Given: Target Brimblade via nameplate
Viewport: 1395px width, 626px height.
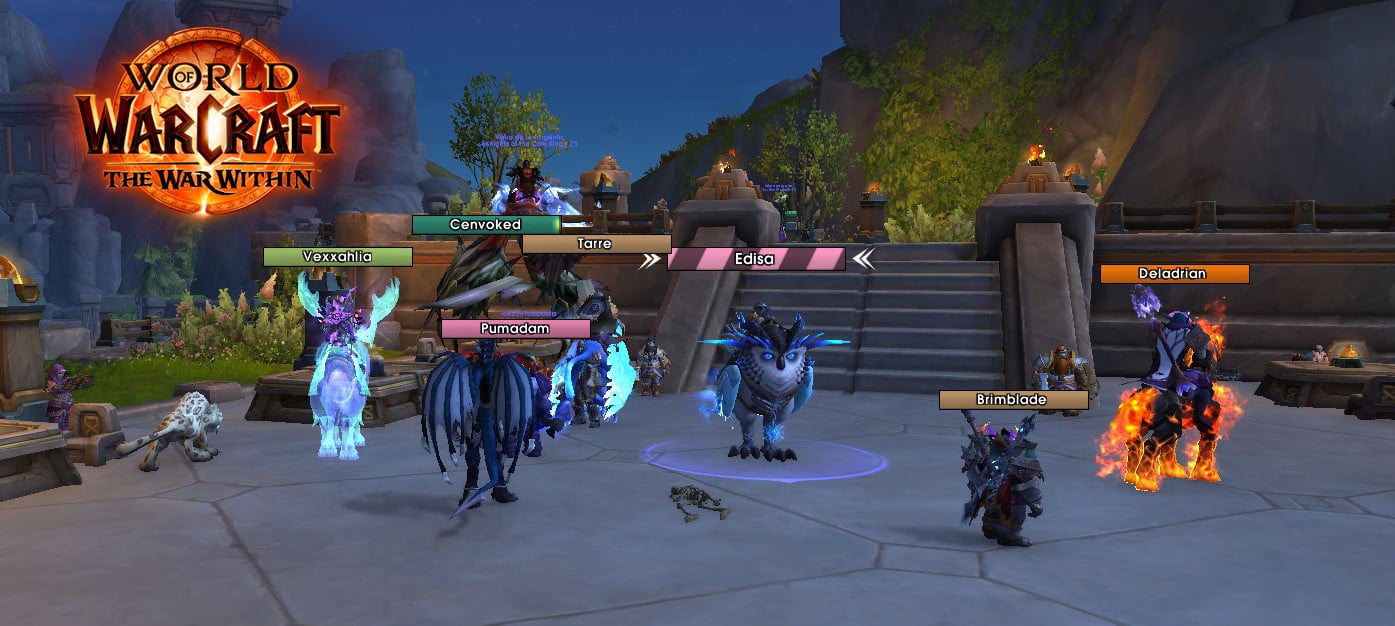Looking at the screenshot, I should [x=1012, y=400].
